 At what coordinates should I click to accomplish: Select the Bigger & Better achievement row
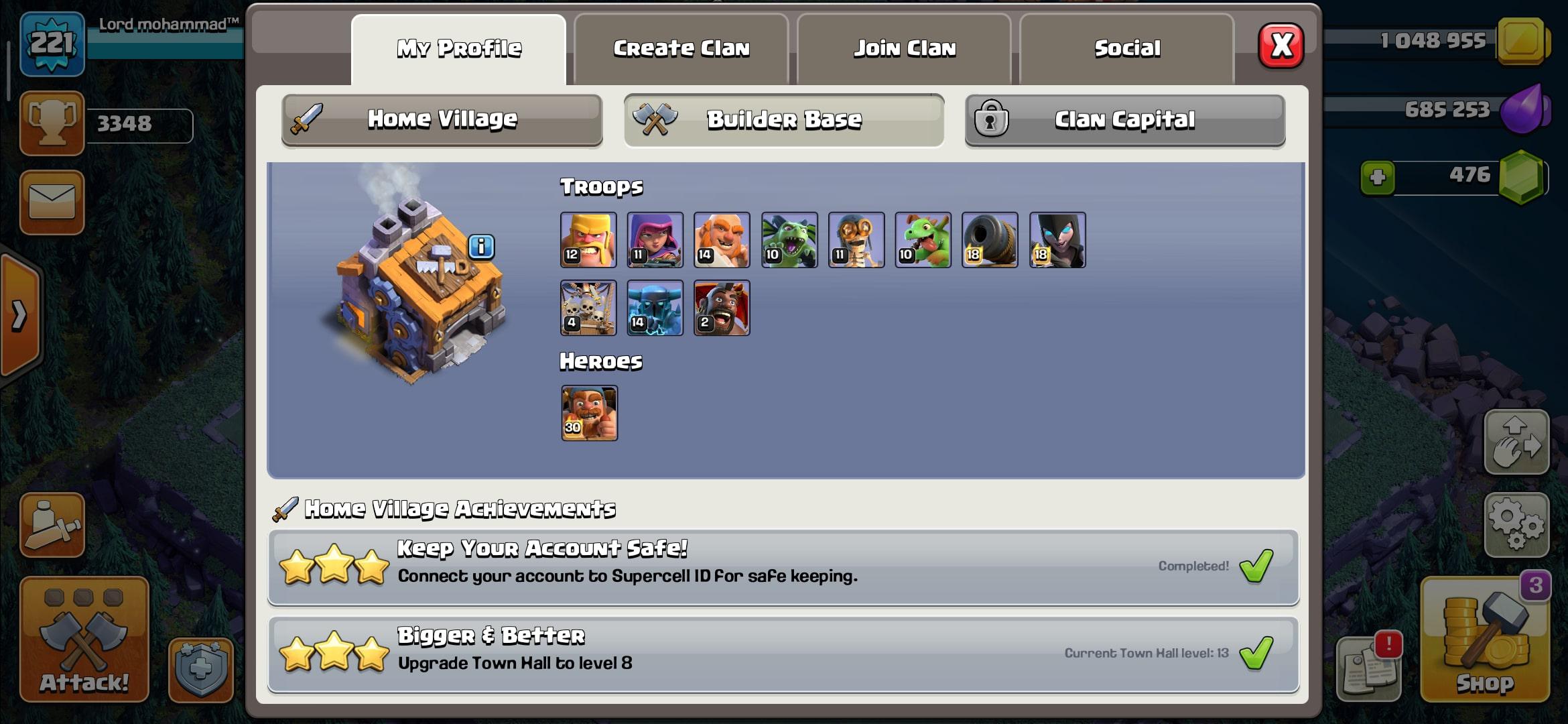click(x=783, y=654)
